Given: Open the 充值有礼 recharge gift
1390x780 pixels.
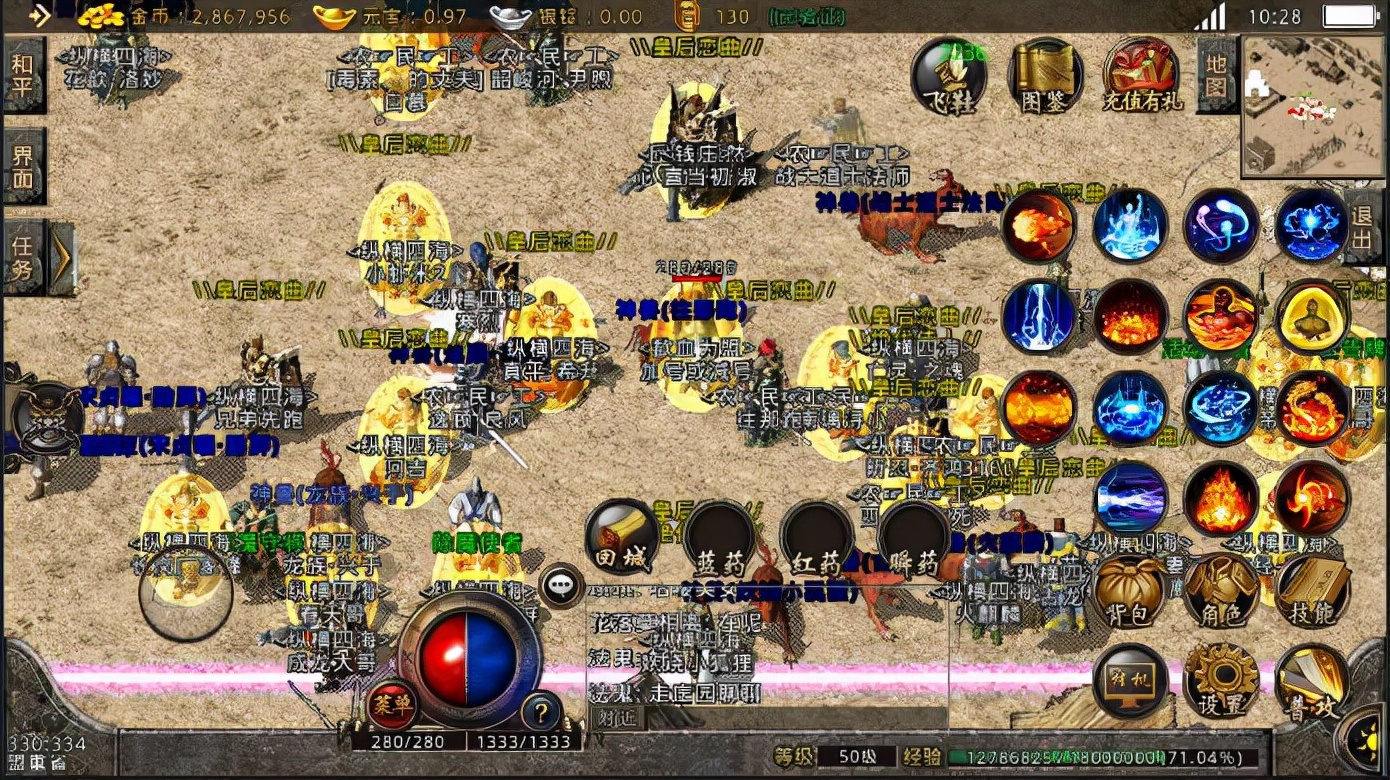Looking at the screenshot, I should pos(1141,76).
